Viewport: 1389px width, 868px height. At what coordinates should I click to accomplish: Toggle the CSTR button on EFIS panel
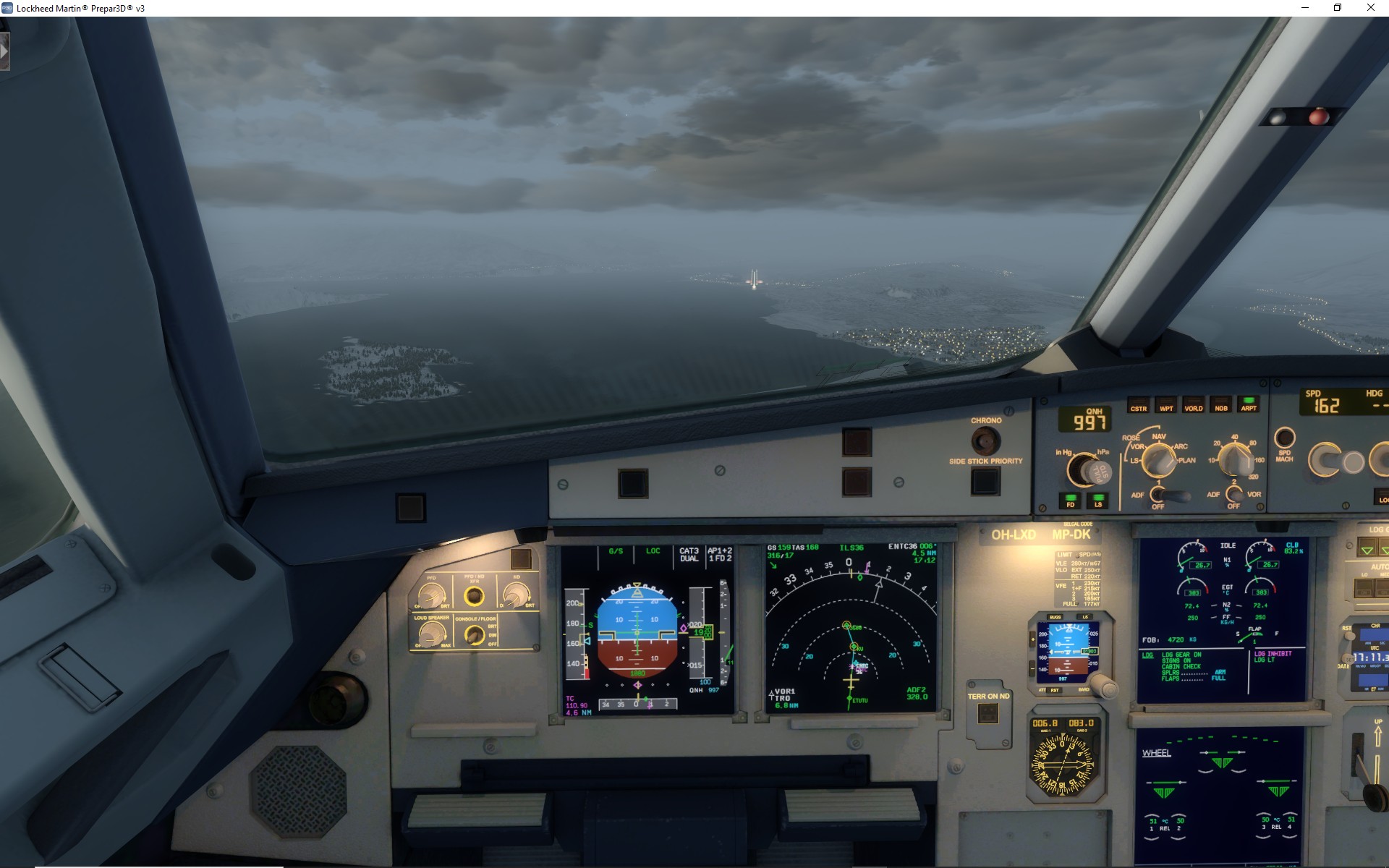point(1138,404)
